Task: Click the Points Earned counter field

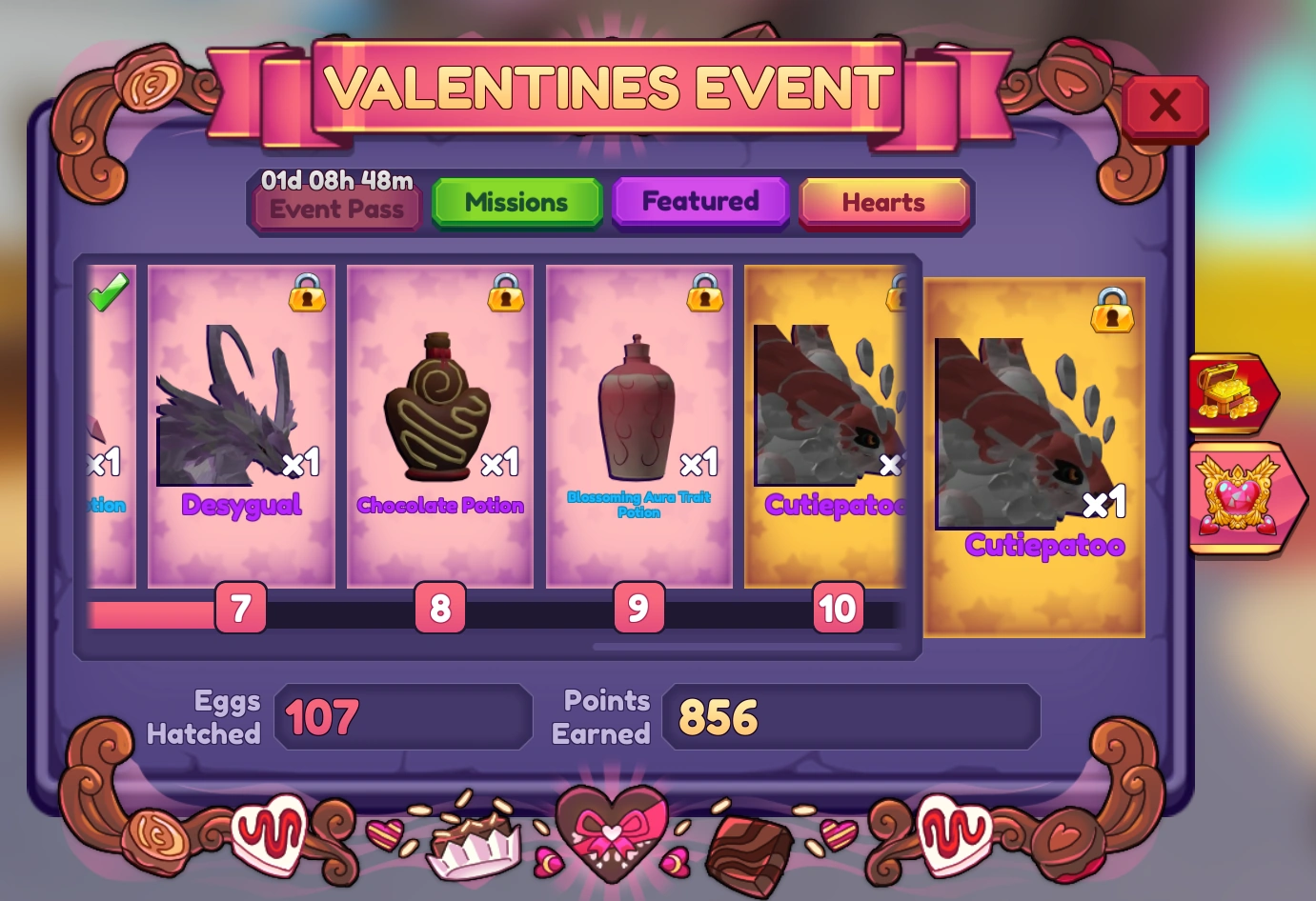Action: pyautogui.click(x=851, y=717)
